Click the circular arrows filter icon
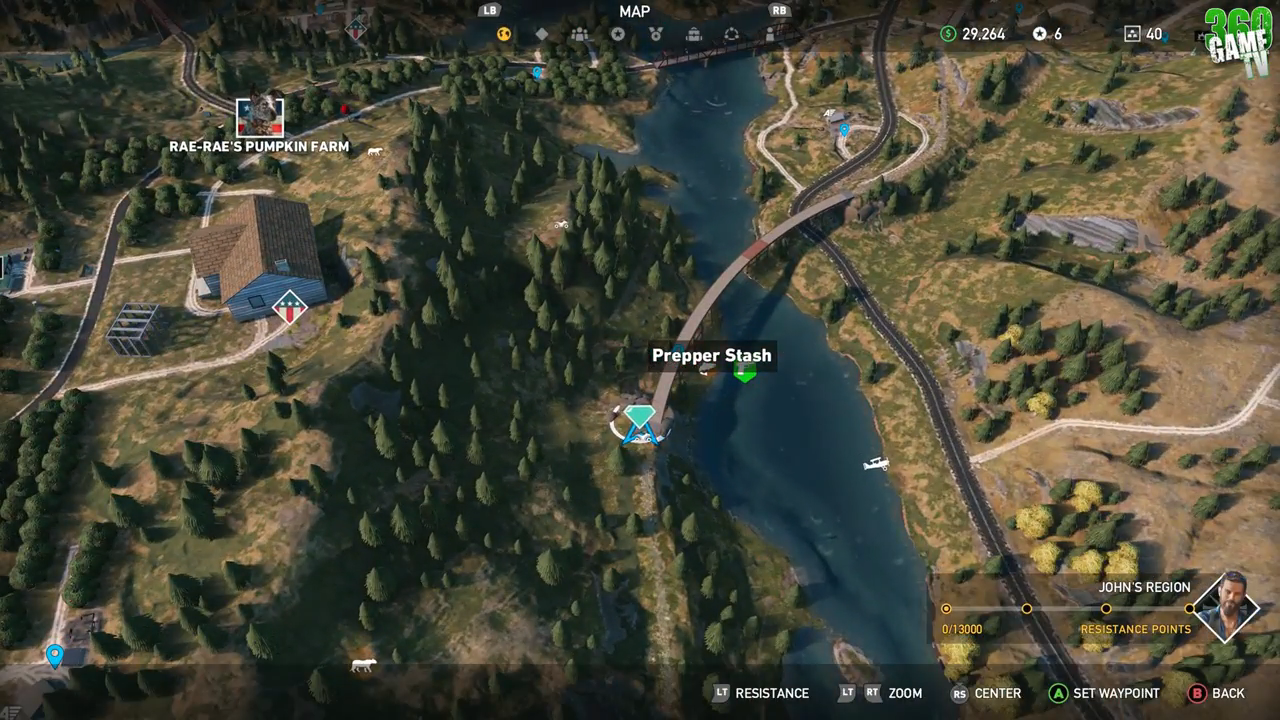This screenshot has height=720, width=1280. [x=733, y=33]
